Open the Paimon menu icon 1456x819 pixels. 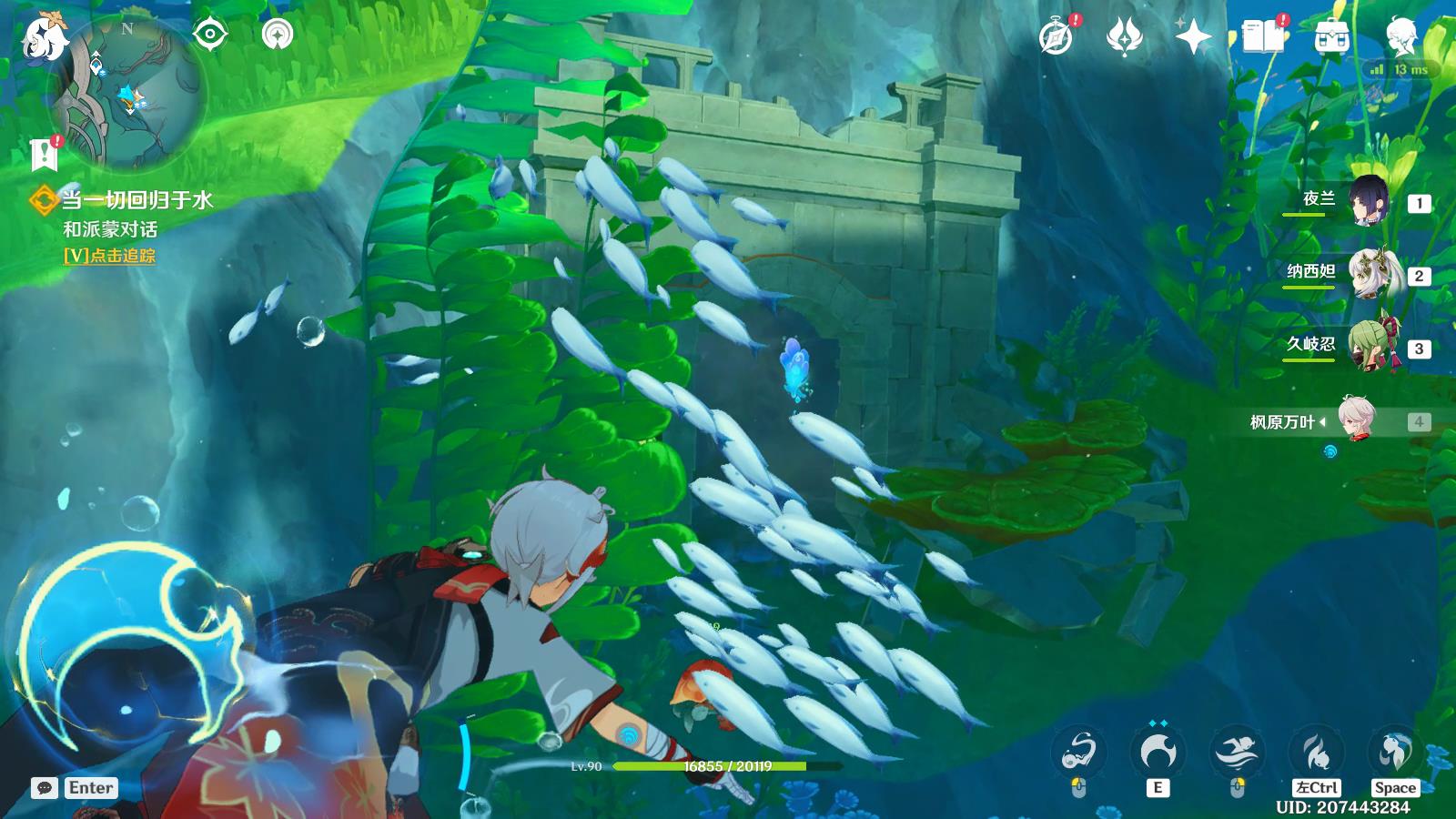44,38
